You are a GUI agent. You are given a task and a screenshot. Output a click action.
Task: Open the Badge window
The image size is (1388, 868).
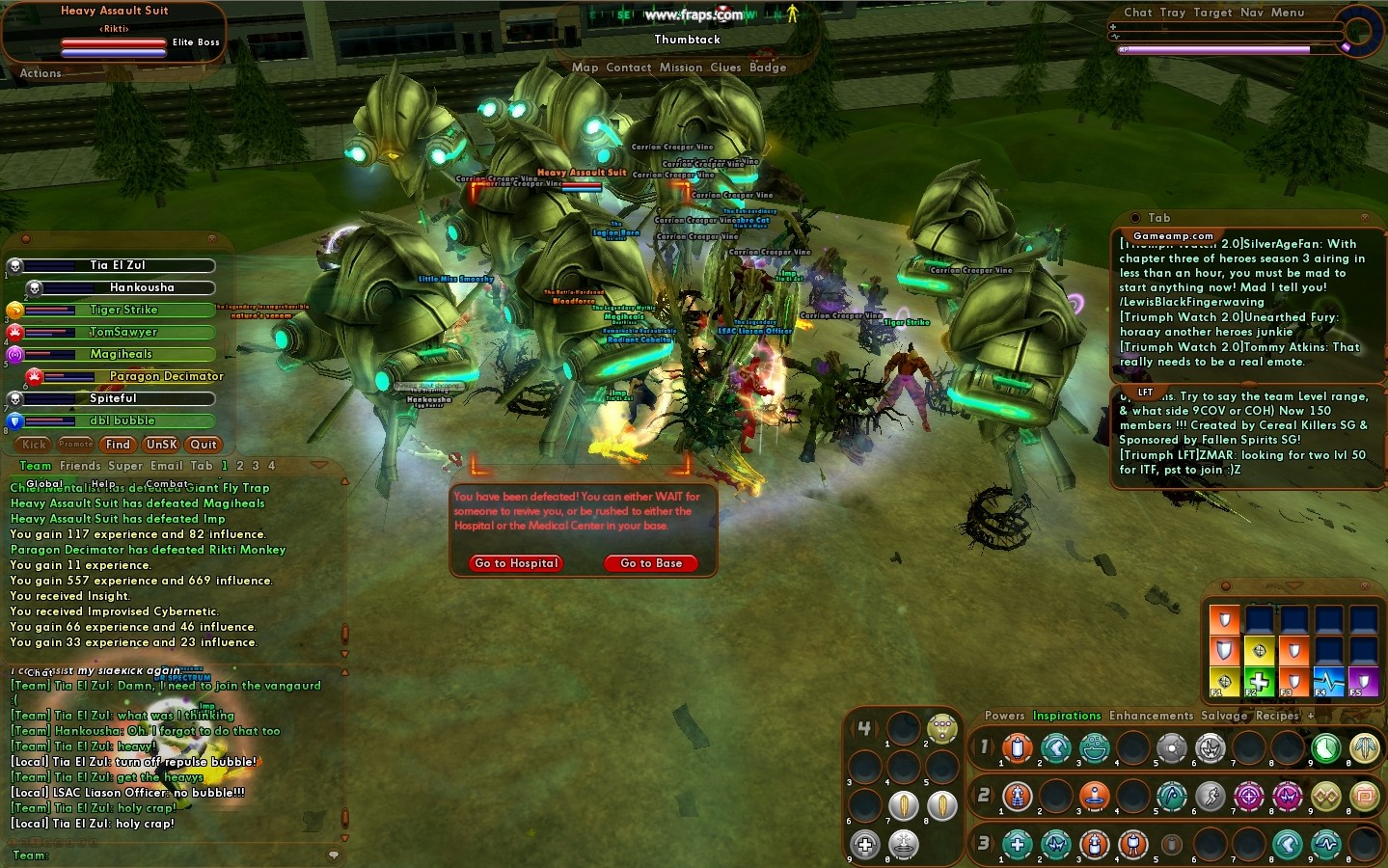click(768, 68)
